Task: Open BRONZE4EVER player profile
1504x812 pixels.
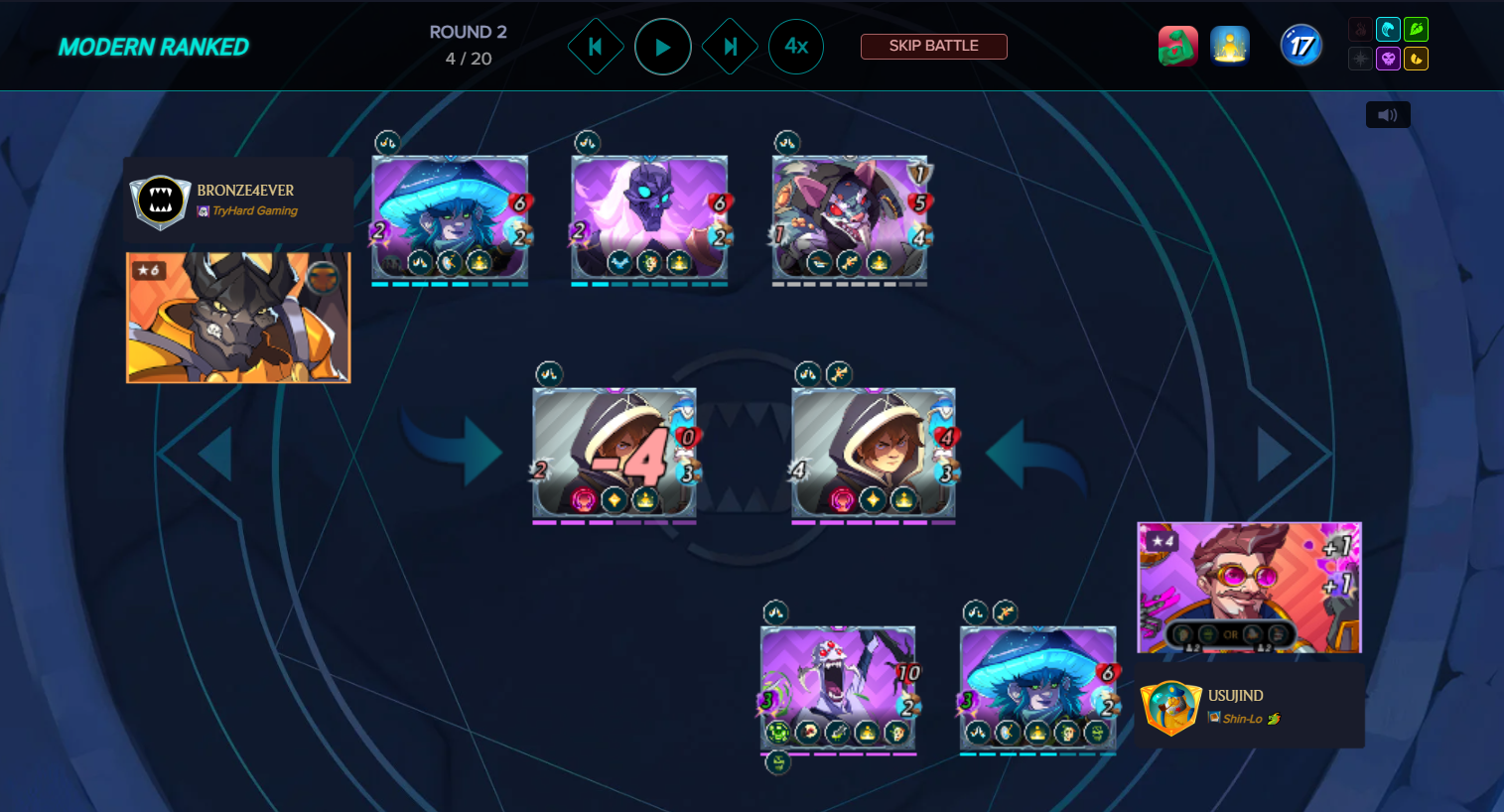Action: click(245, 190)
